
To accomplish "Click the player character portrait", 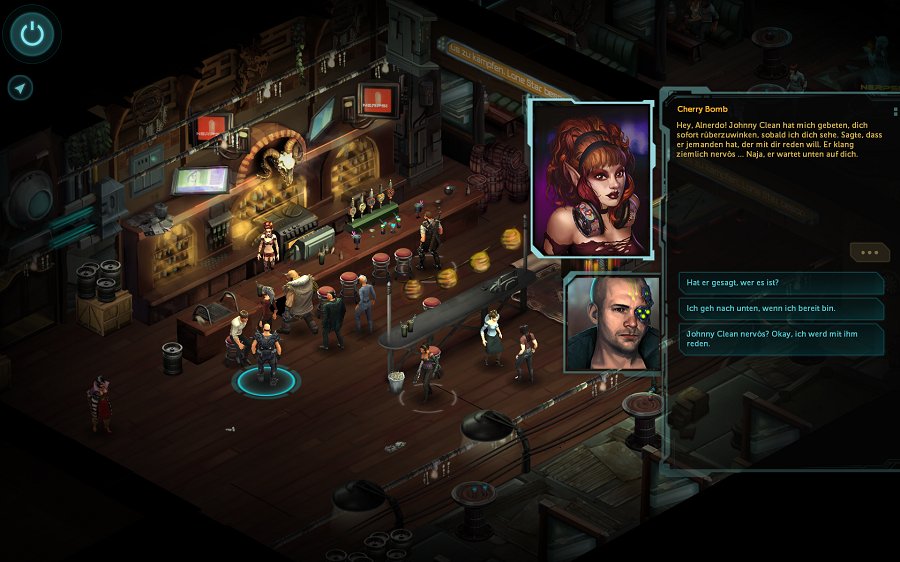I will [612, 323].
